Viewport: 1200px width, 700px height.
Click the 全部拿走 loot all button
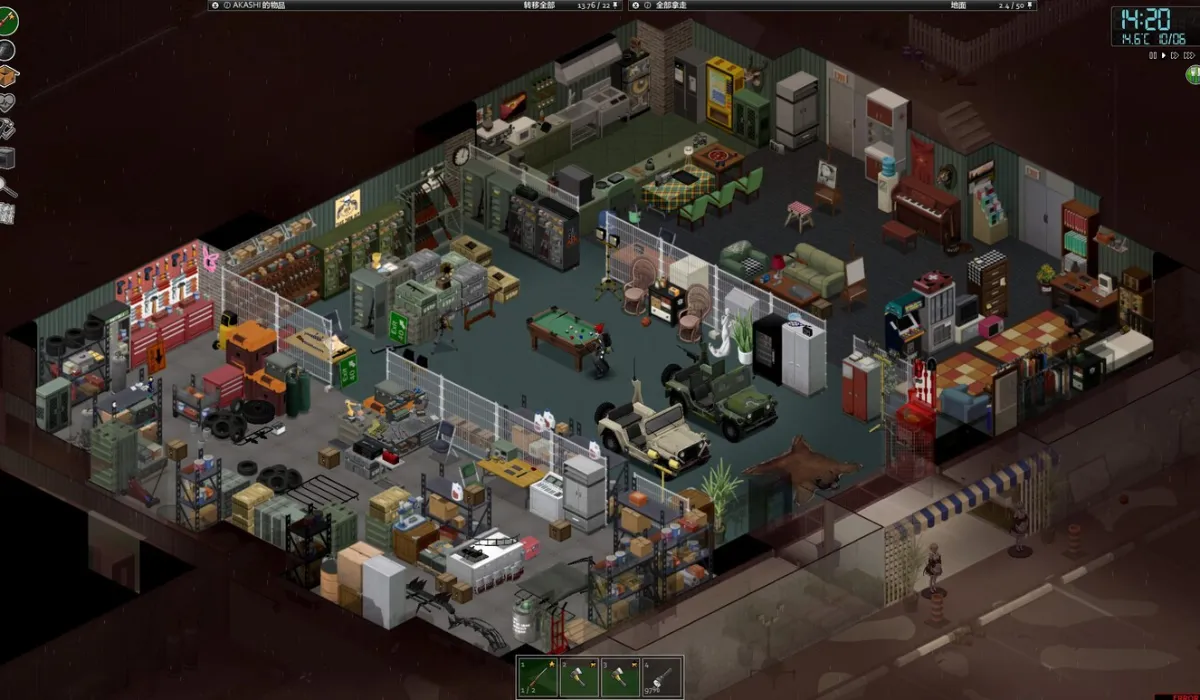pyautogui.click(x=673, y=5)
